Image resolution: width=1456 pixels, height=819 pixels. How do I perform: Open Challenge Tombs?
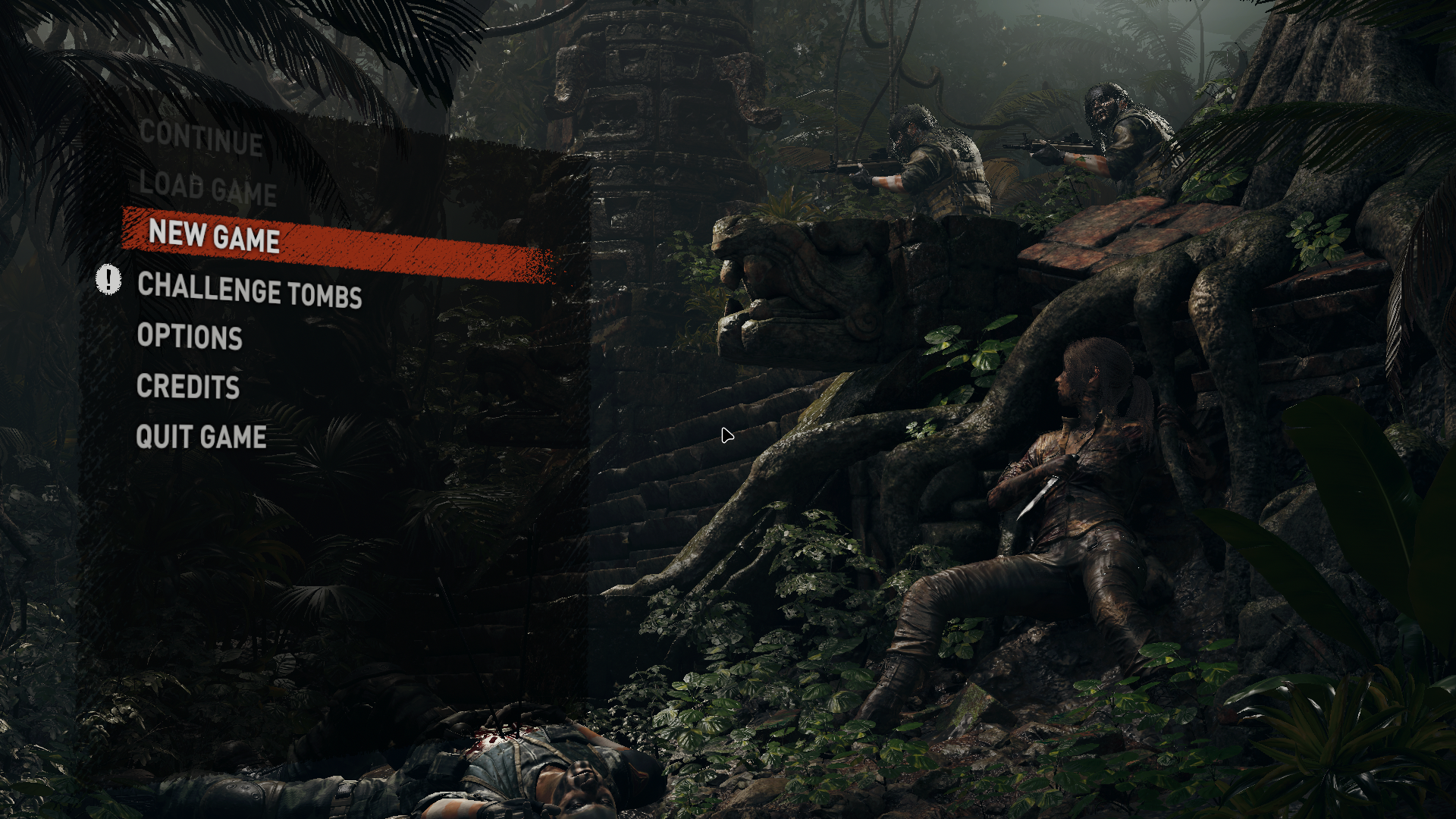[249, 290]
